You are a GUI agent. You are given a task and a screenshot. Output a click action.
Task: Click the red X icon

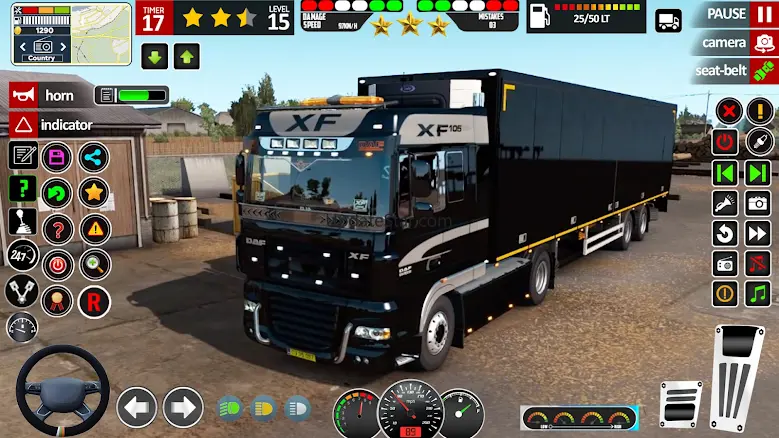729,111
